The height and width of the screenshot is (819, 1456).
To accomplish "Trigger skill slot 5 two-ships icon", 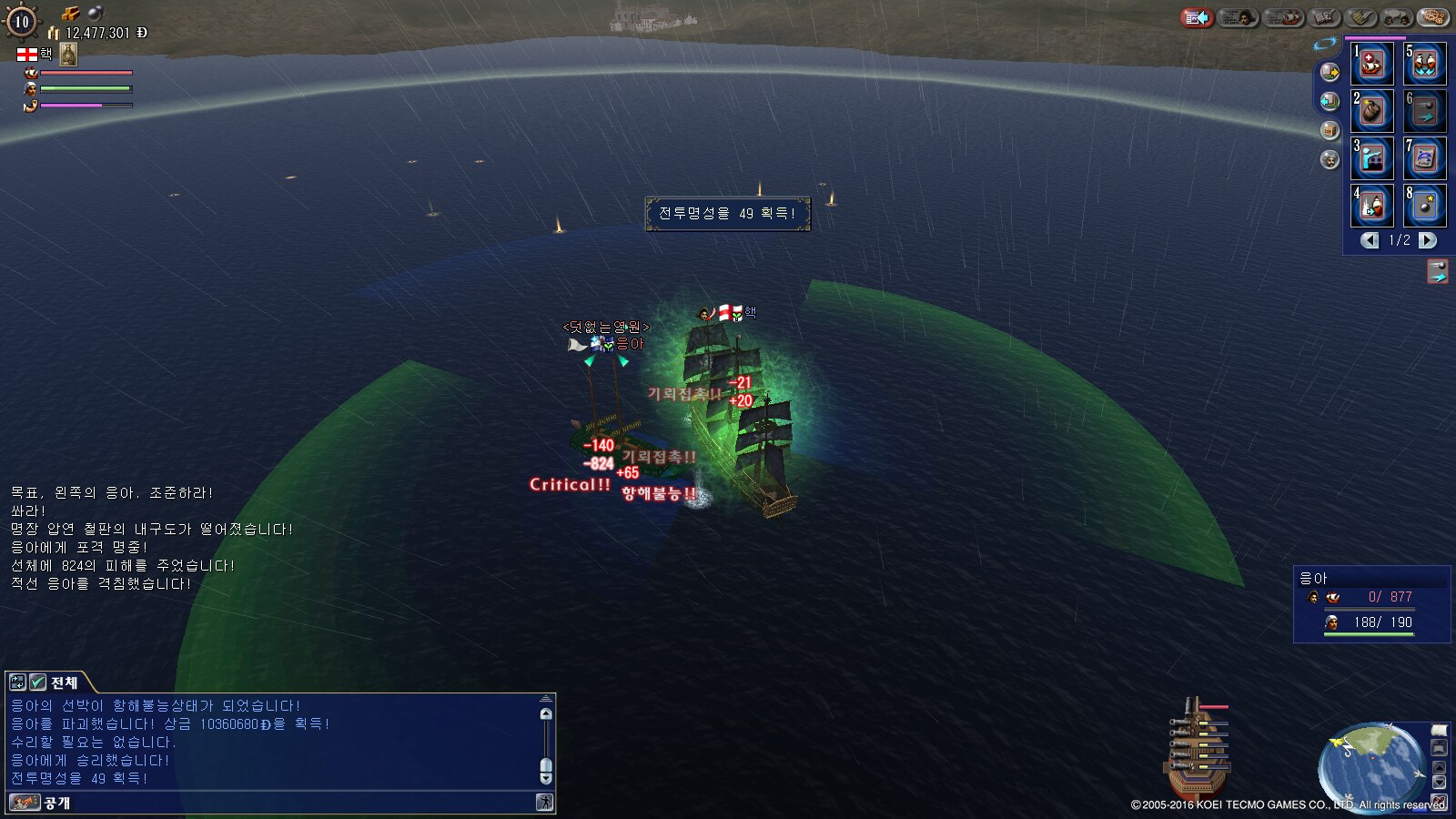I will coord(1424,63).
